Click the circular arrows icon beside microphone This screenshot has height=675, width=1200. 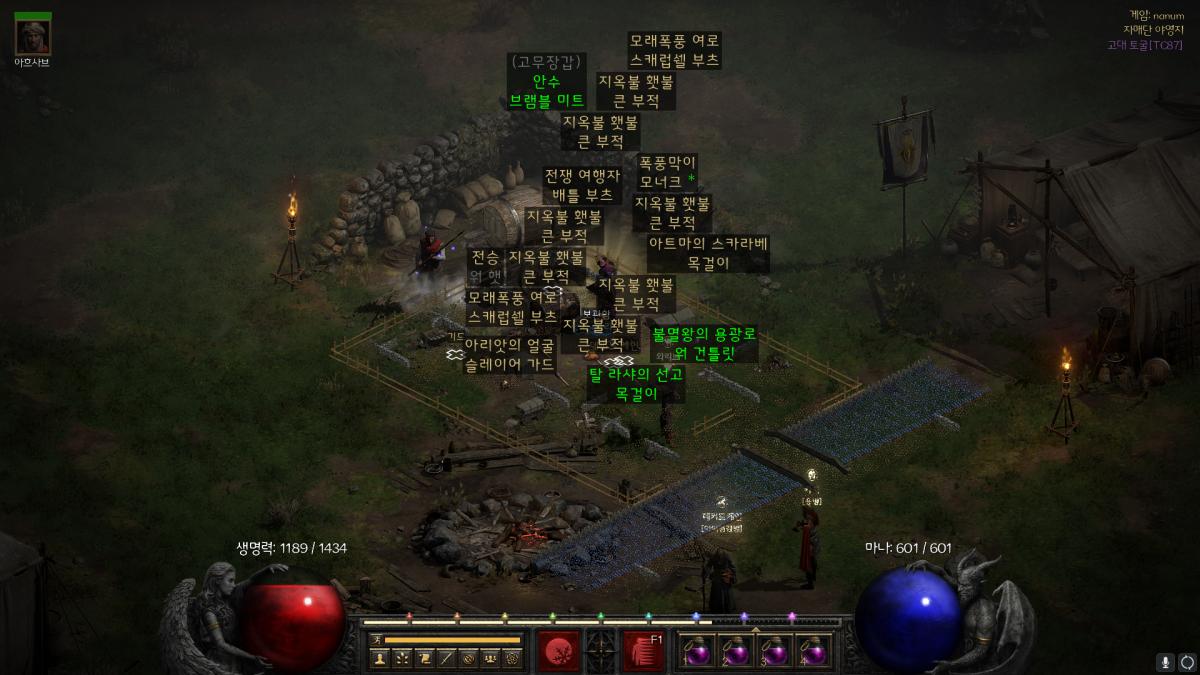pos(1187,662)
